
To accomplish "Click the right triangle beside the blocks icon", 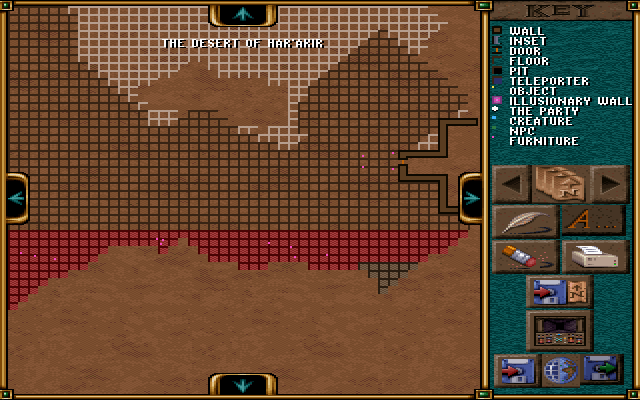I will (609, 184).
